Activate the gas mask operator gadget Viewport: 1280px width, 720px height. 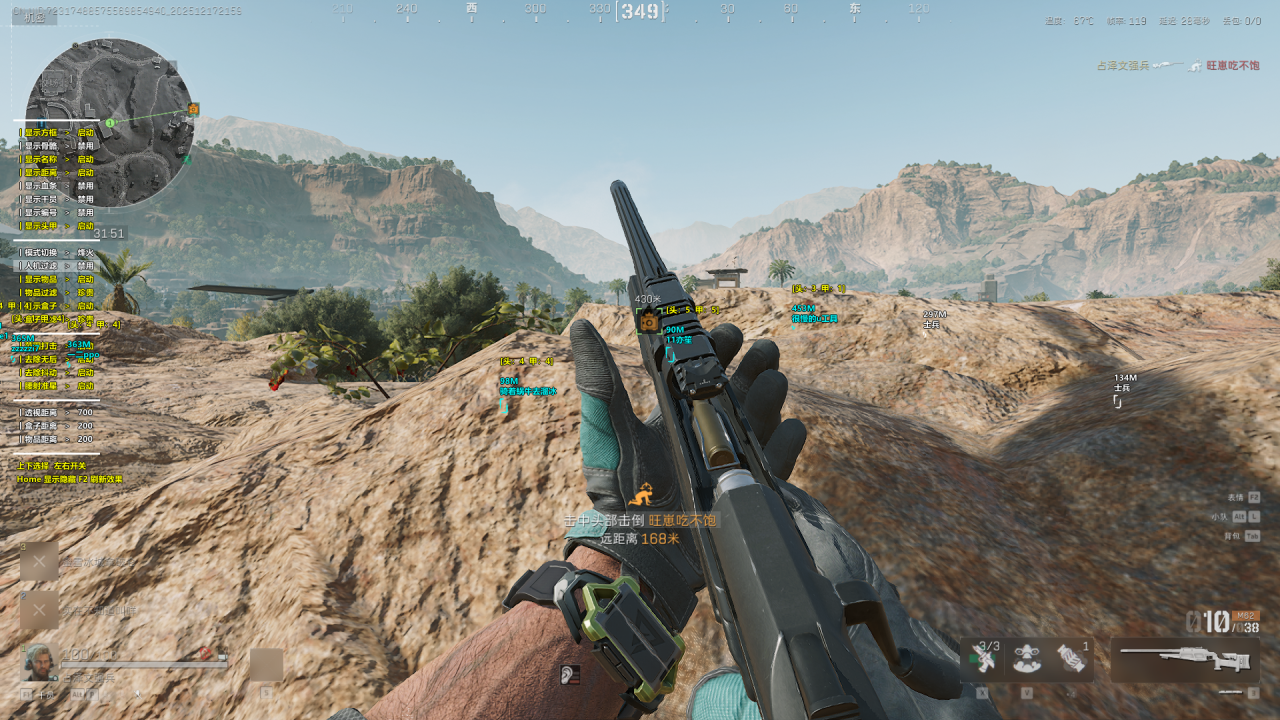[1027, 659]
